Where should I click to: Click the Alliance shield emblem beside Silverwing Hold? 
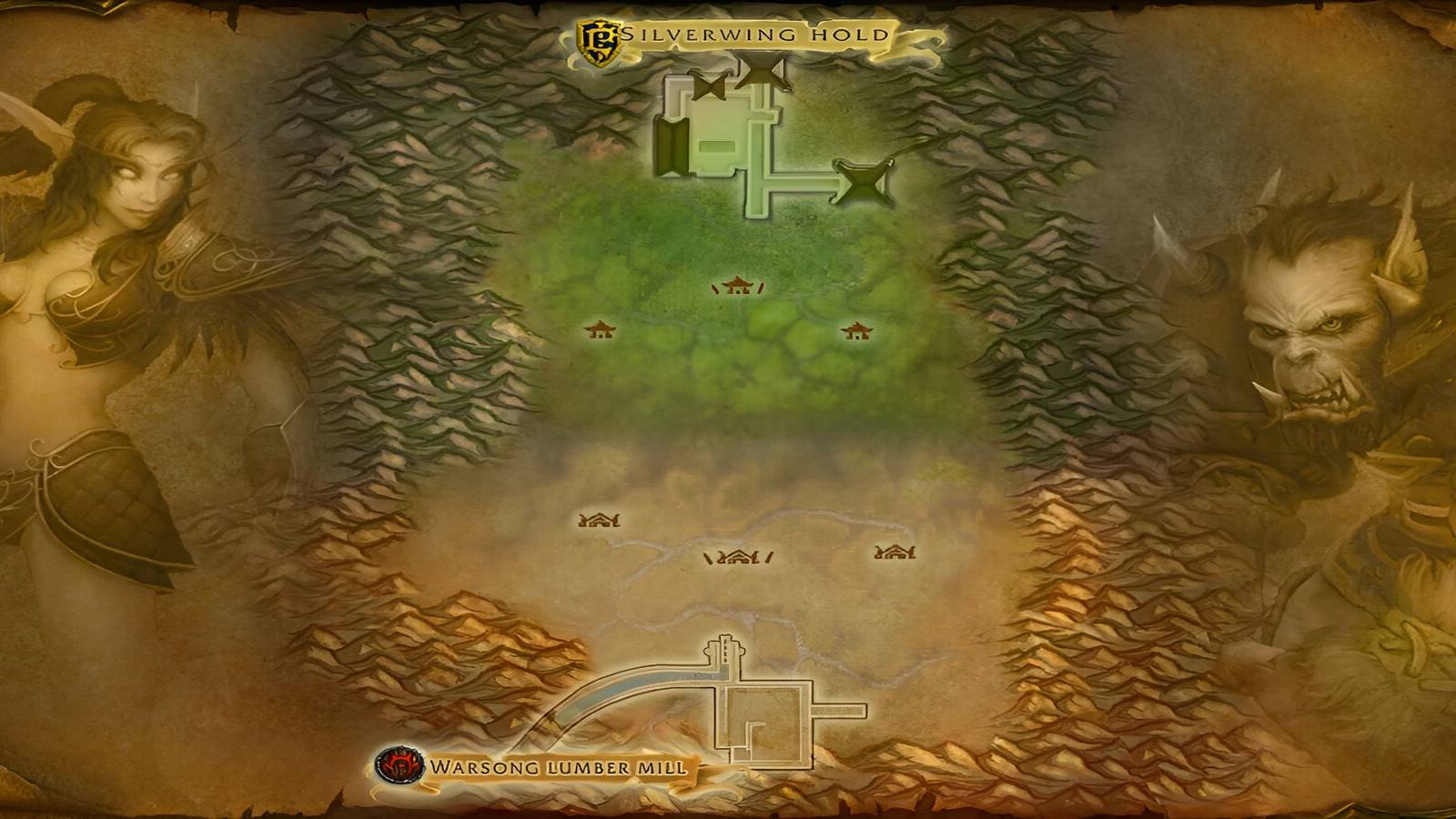pyautogui.click(x=597, y=35)
